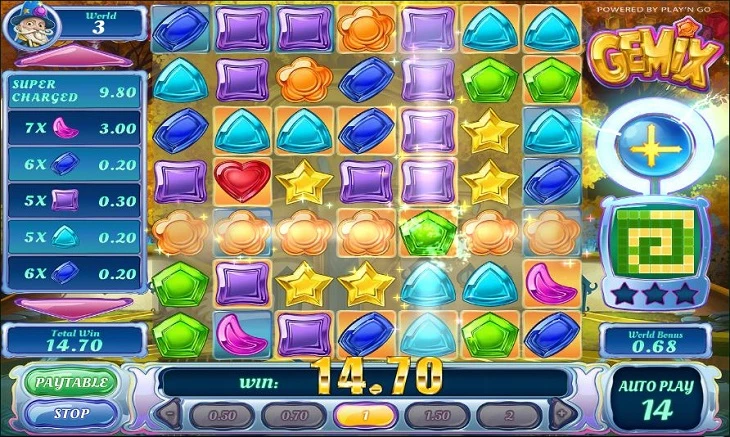Toggle the Auto Play button

[x=657, y=398]
